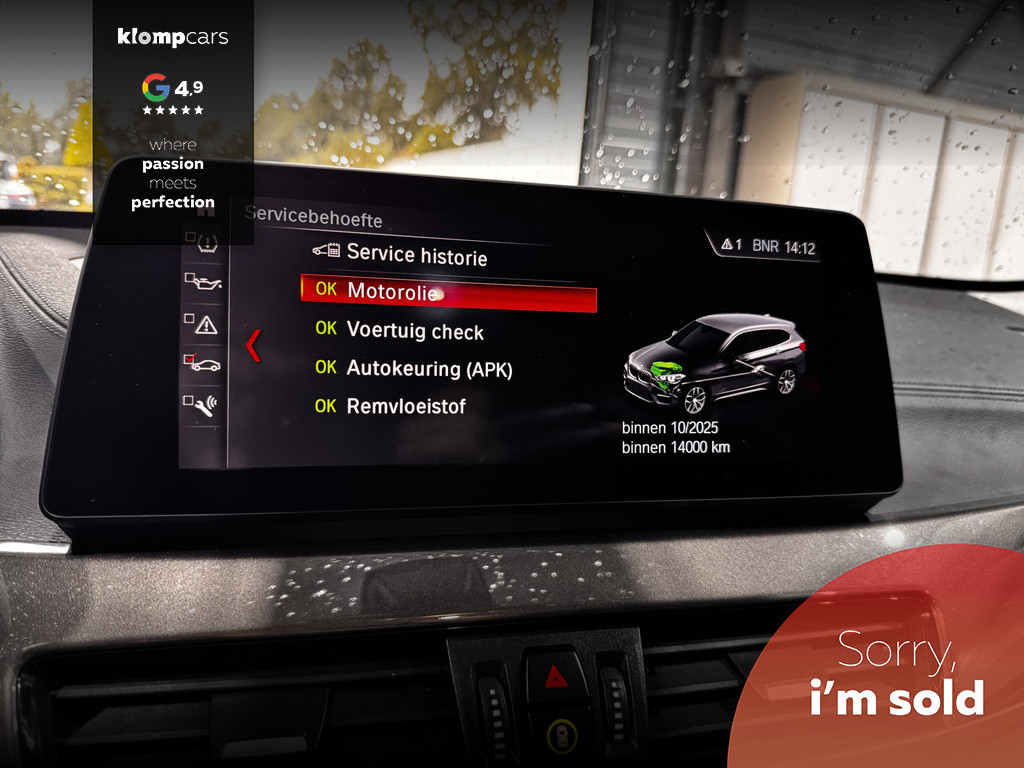The width and height of the screenshot is (1024, 768).
Task: Open the warning triangle sidebar icon
Action: (x=204, y=324)
